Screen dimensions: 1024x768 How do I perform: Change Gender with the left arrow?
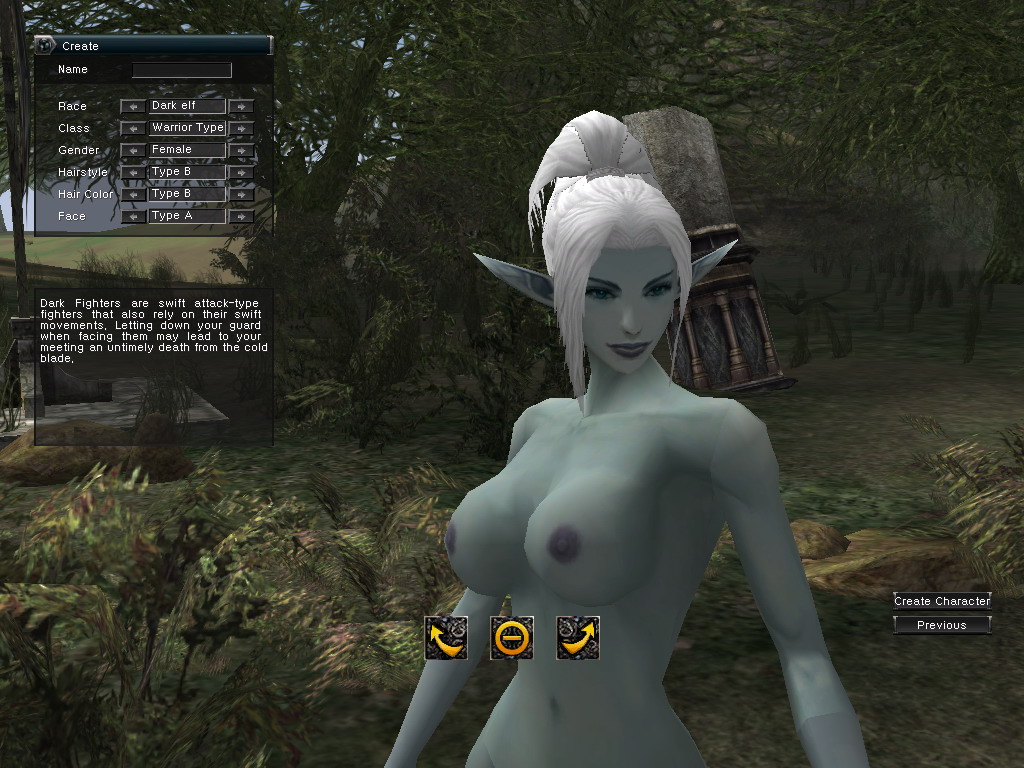coord(133,150)
